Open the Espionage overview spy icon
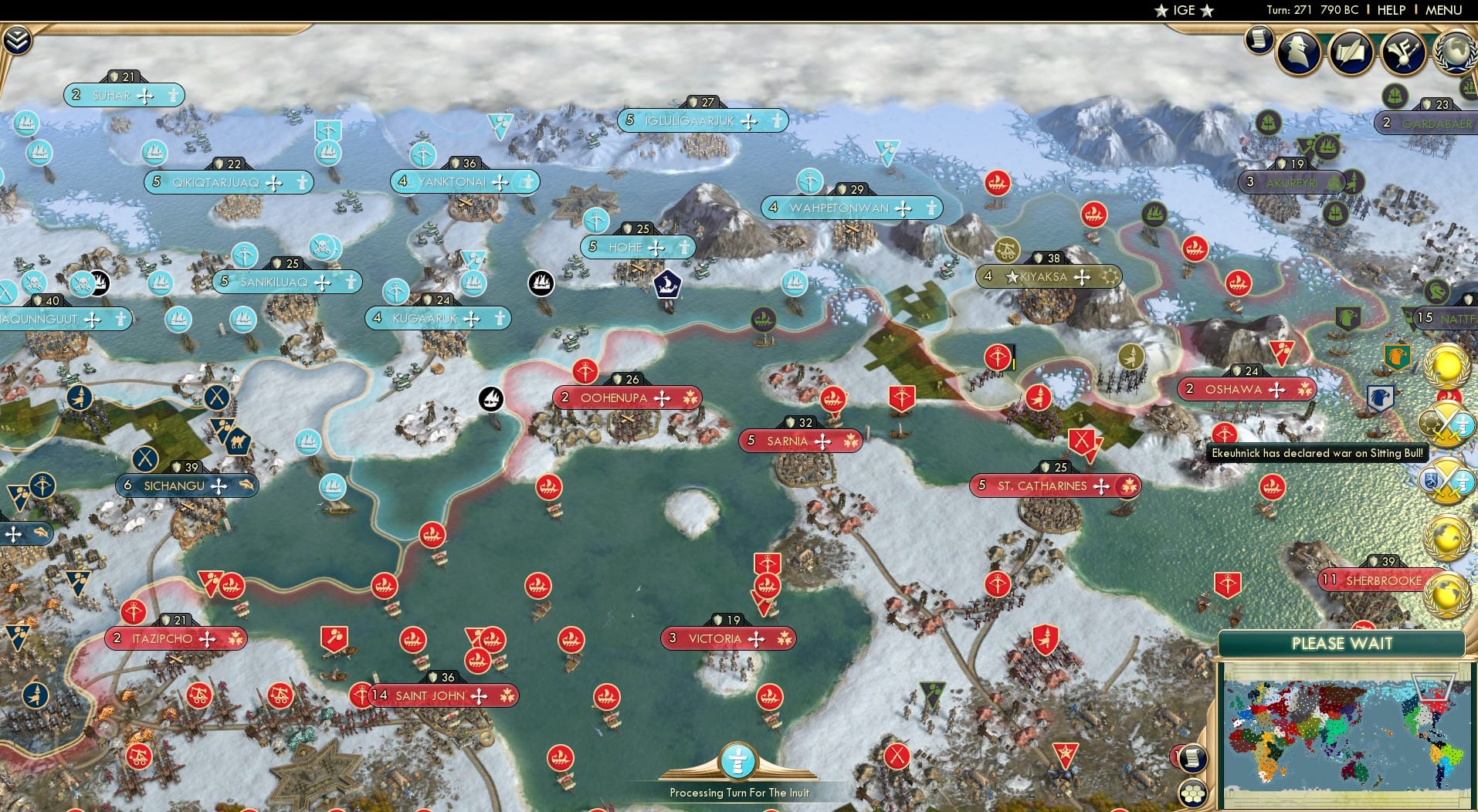The image size is (1478, 812). (1297, 51)
